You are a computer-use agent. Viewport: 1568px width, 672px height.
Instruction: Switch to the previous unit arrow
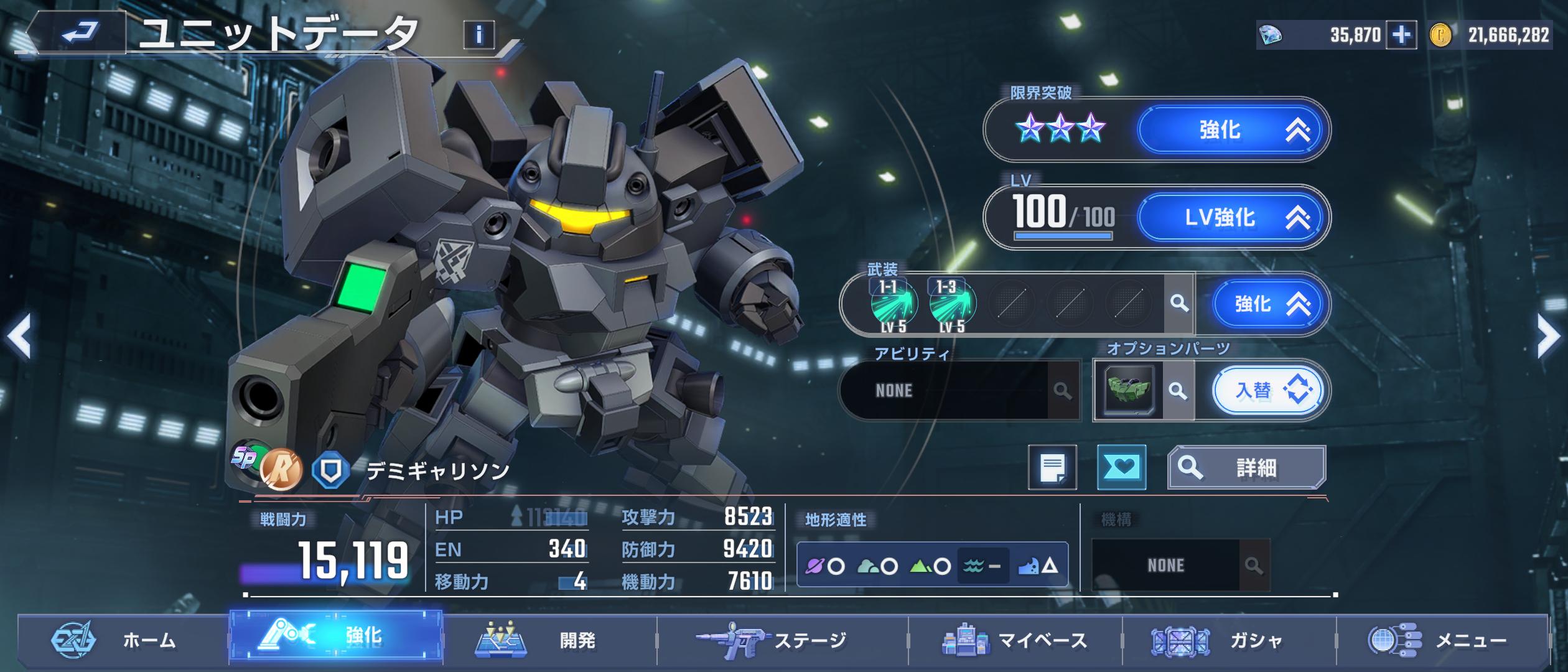20,336
